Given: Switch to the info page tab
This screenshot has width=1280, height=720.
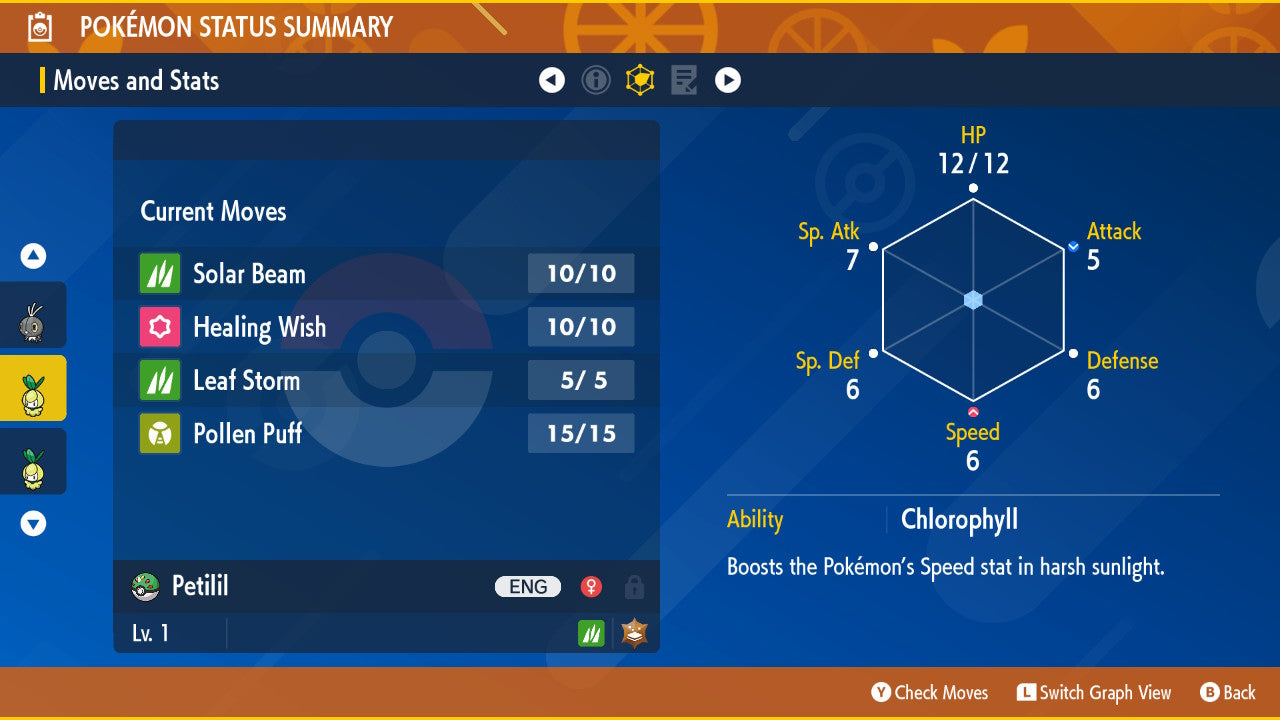Looking at the screenshot, I should click(596, 80).
